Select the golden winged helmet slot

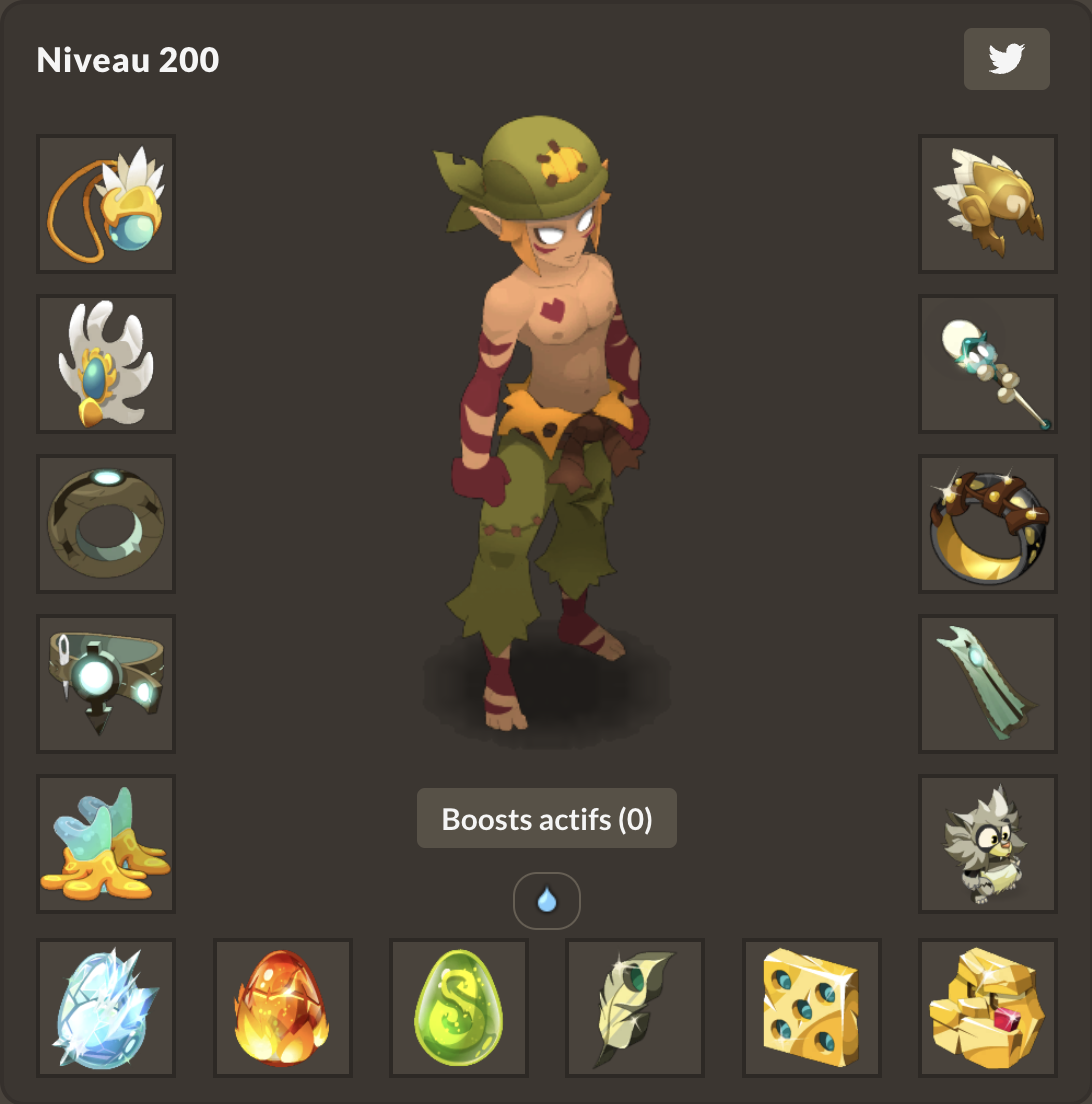[988, 204]
